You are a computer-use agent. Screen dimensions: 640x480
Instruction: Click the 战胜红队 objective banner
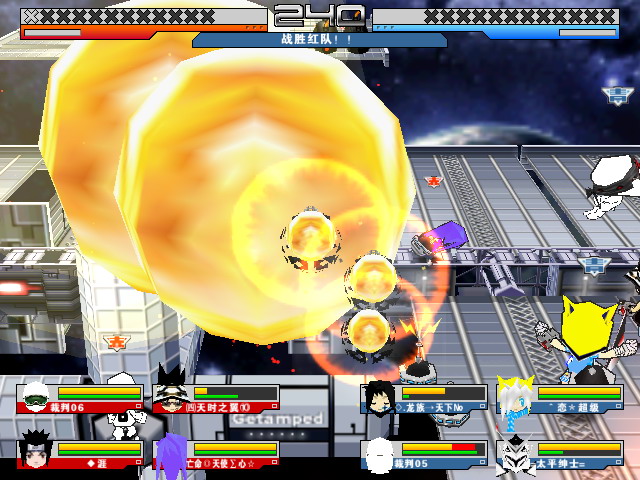pos(320,40)
